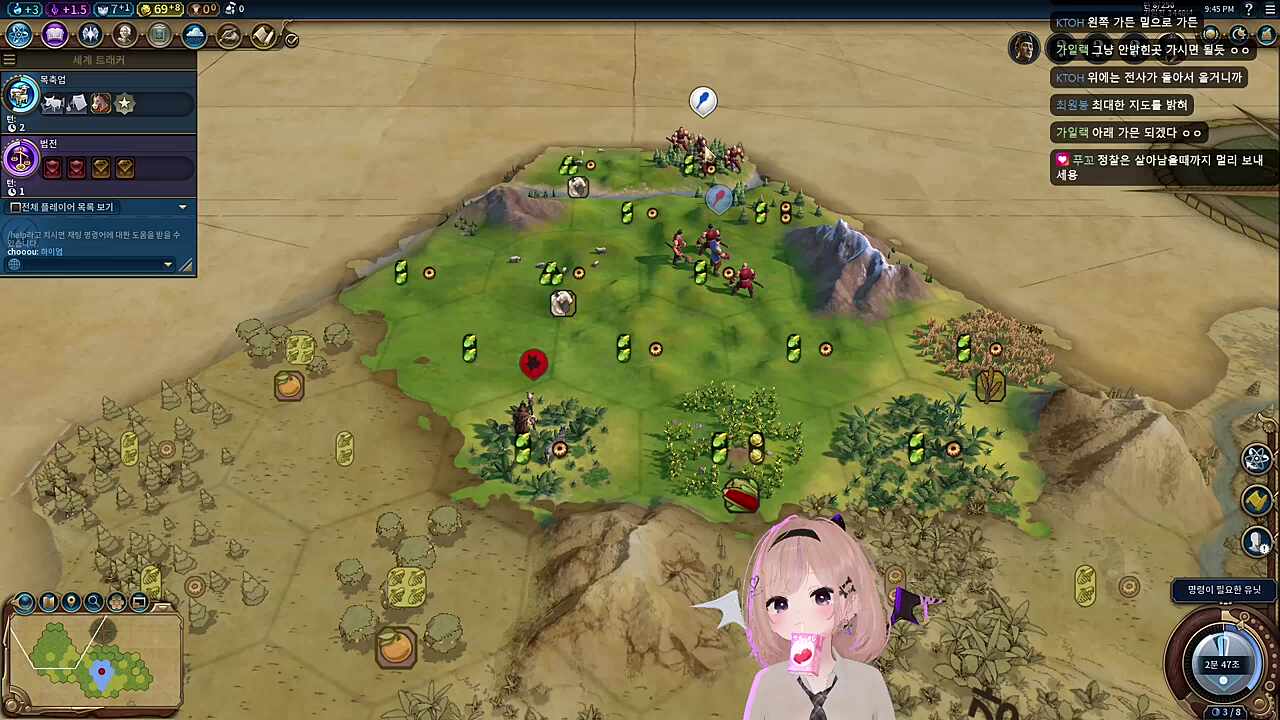1280x720 pixels.
Task: Click the leader portrait in the diplomacy ribbon
Action: pos(1023,48)
